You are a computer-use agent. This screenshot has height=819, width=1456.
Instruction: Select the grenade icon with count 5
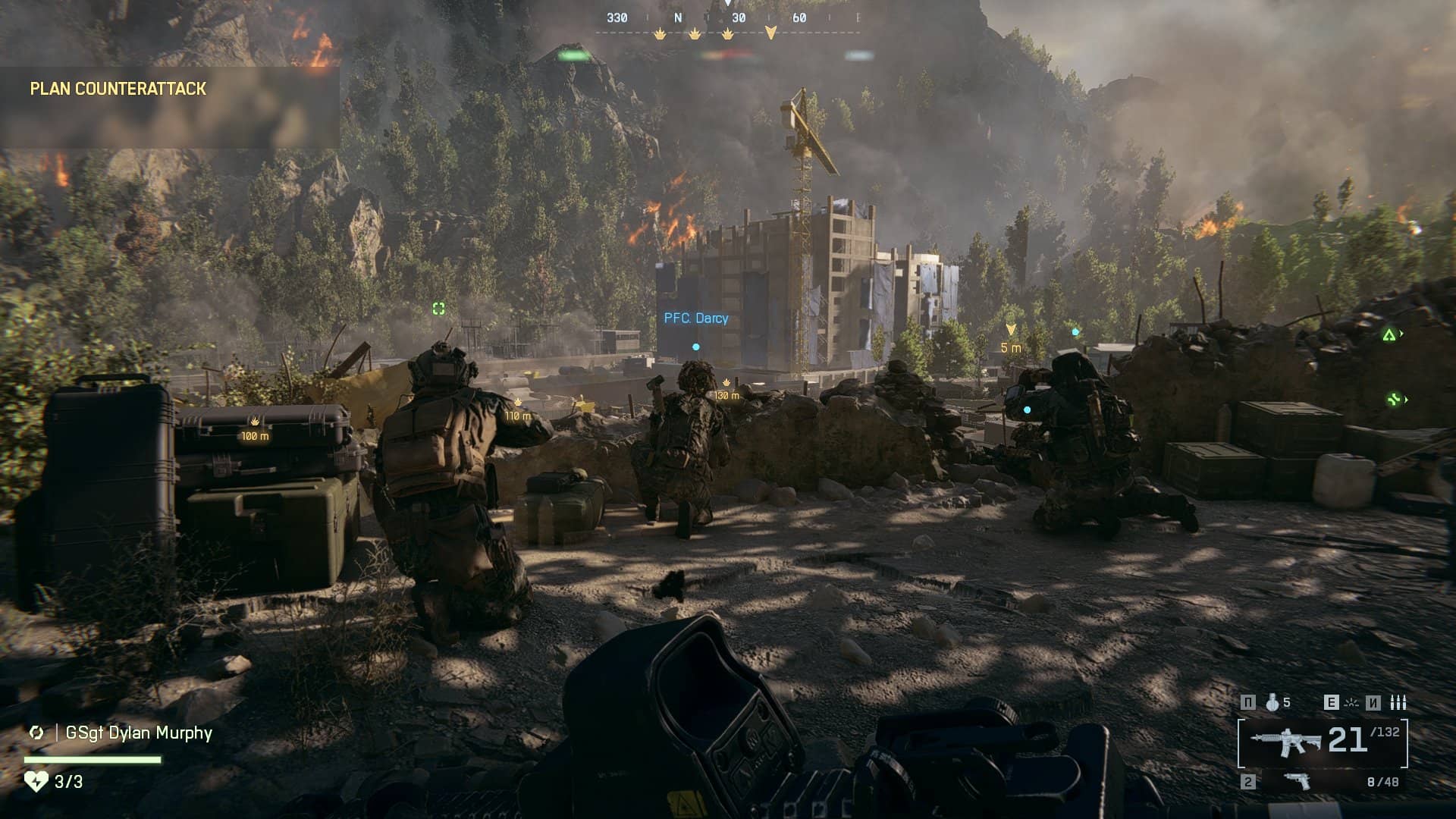[x=1272, y=703]
